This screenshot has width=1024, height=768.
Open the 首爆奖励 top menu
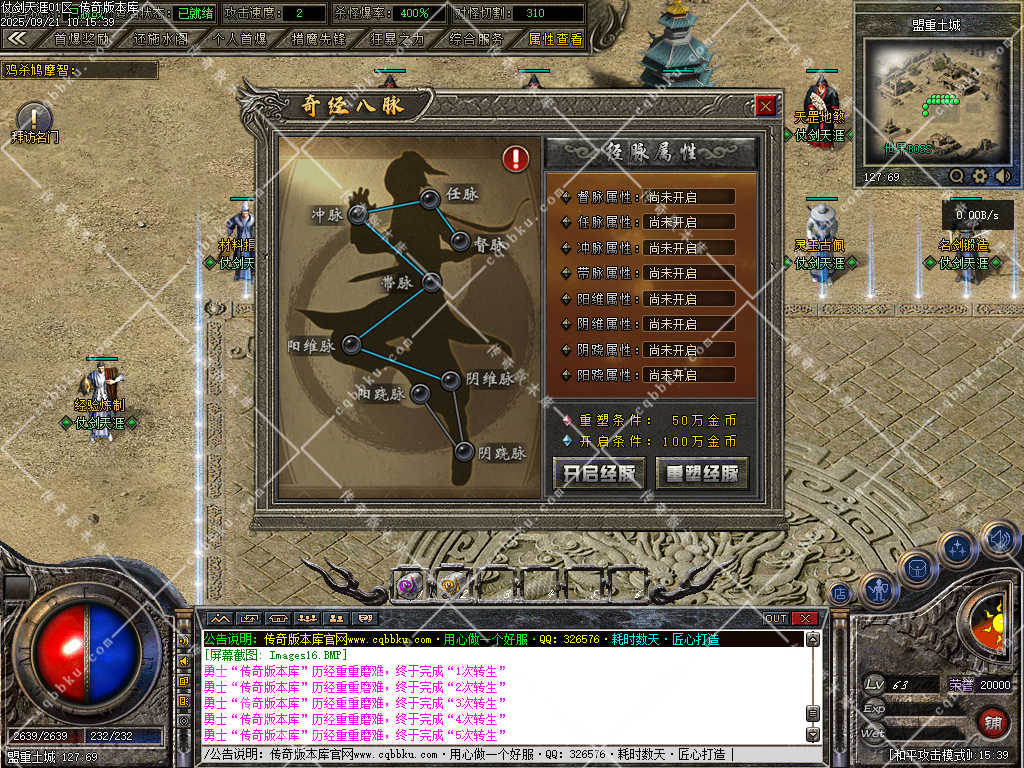click(82, 39)
